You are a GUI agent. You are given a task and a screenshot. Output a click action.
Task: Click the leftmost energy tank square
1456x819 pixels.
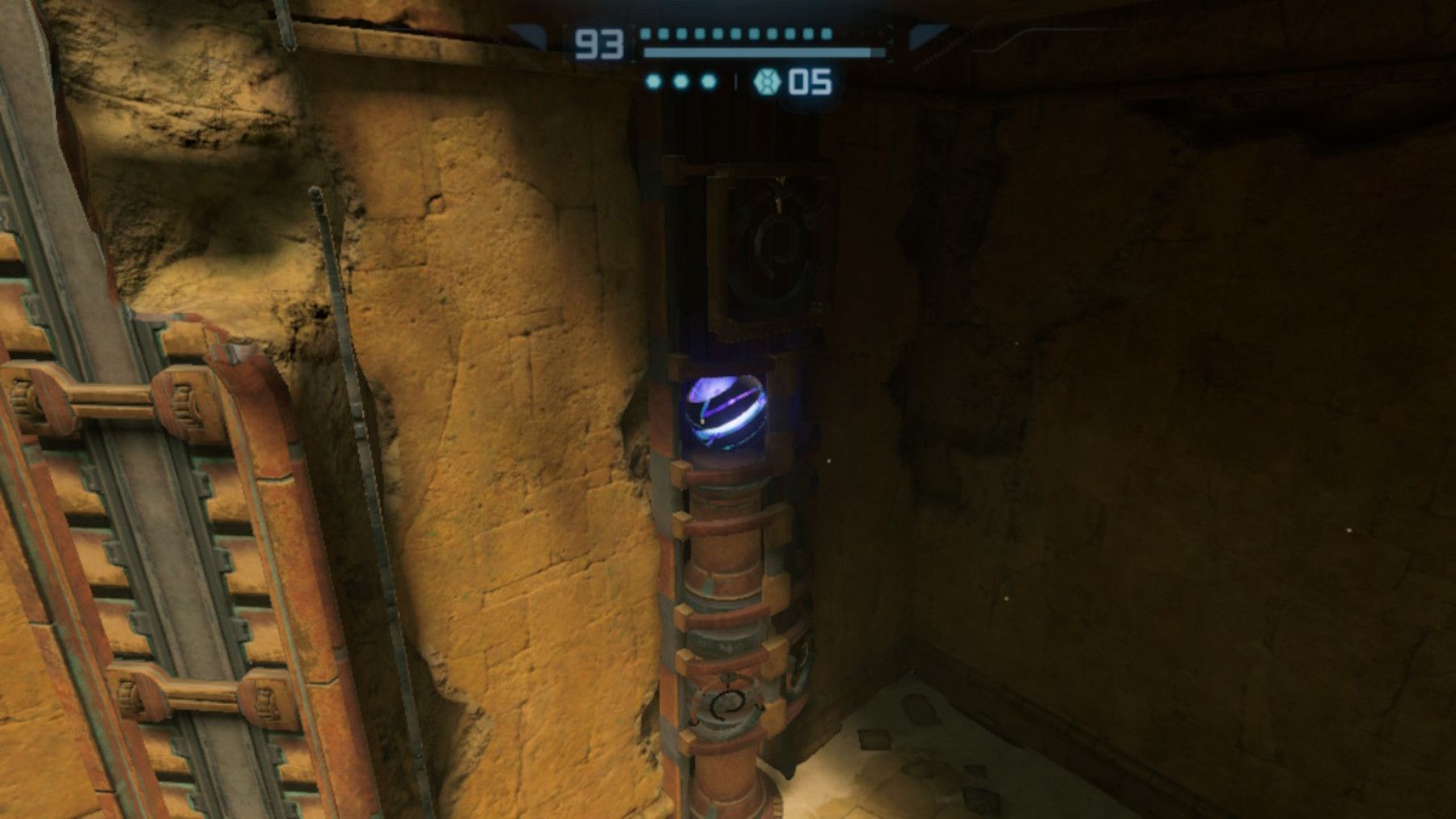[645, 35]
